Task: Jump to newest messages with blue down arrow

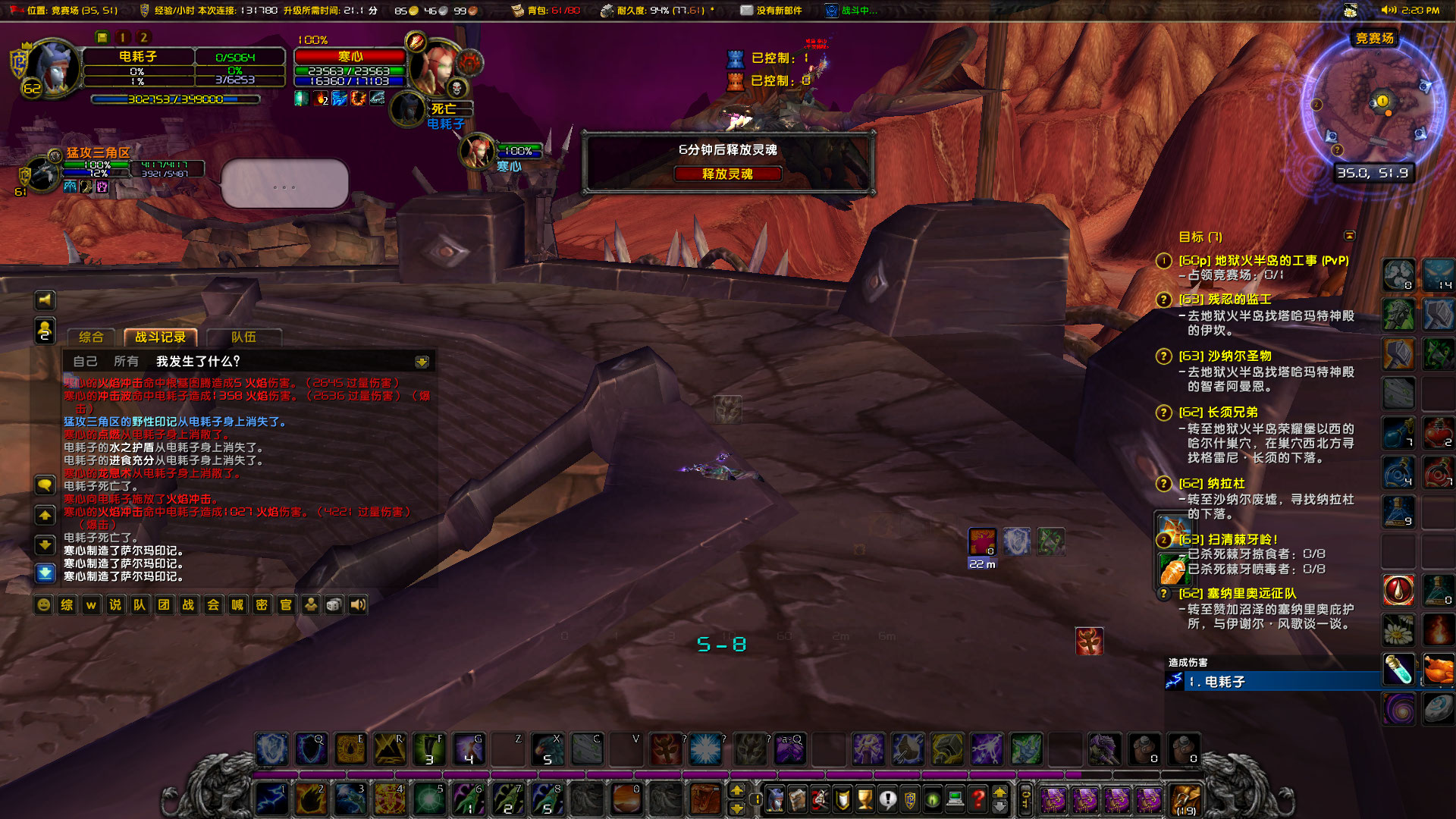Action: (x=44, y=573)
